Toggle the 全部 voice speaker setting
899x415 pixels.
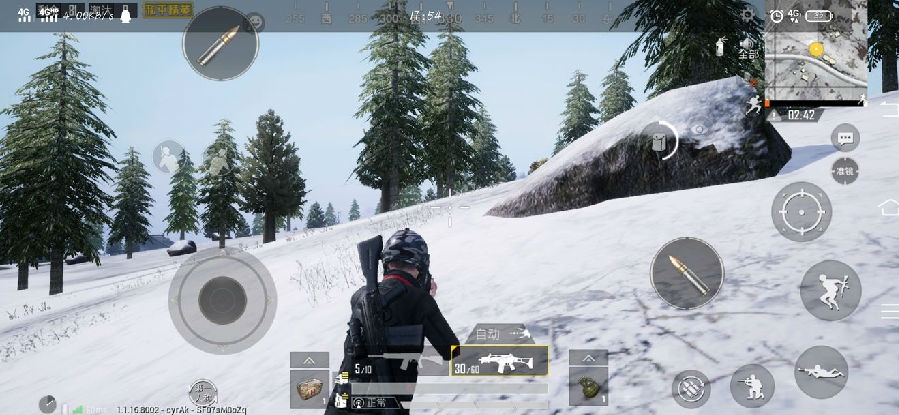pos(747,49)
